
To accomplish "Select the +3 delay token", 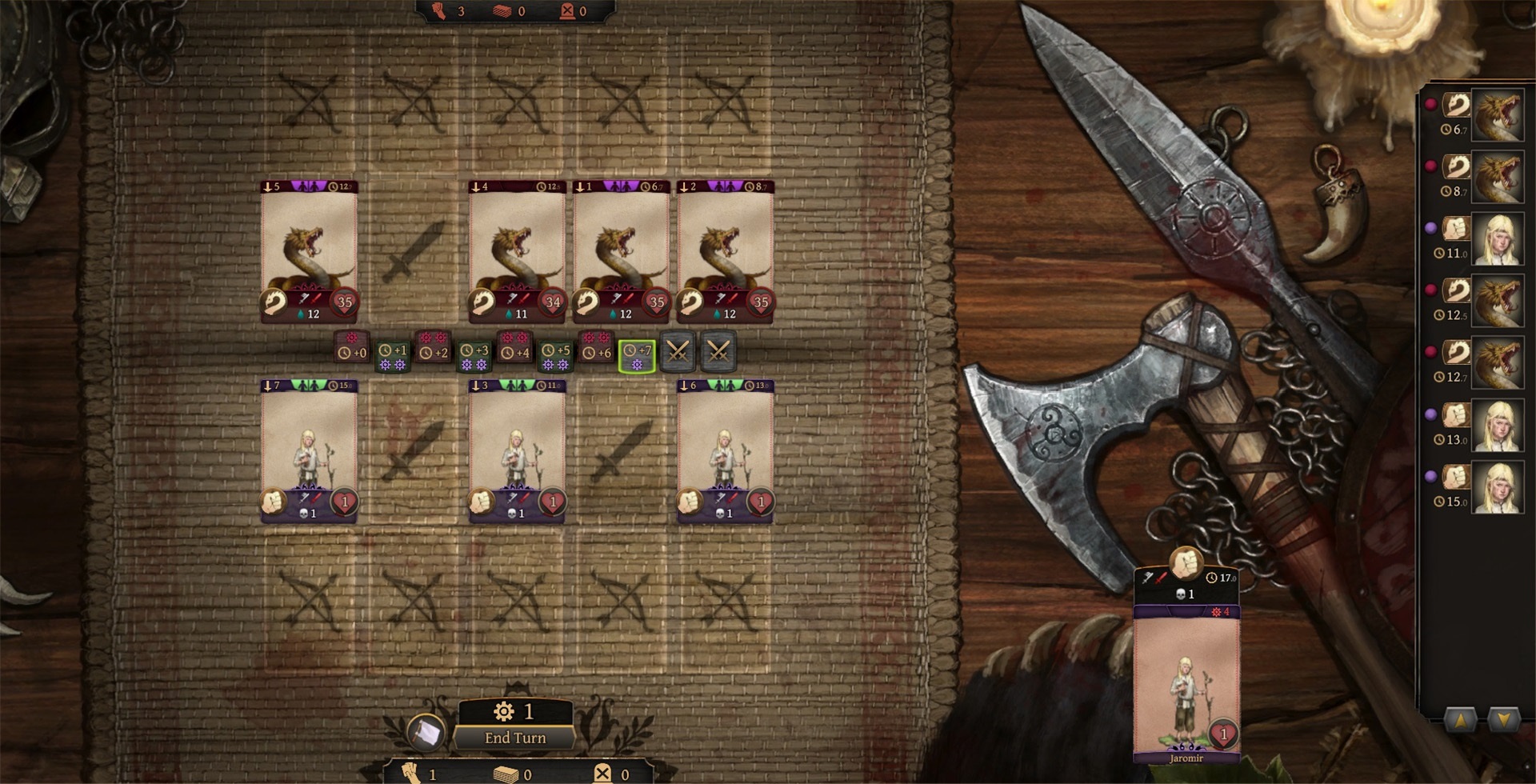I will 474,356.
